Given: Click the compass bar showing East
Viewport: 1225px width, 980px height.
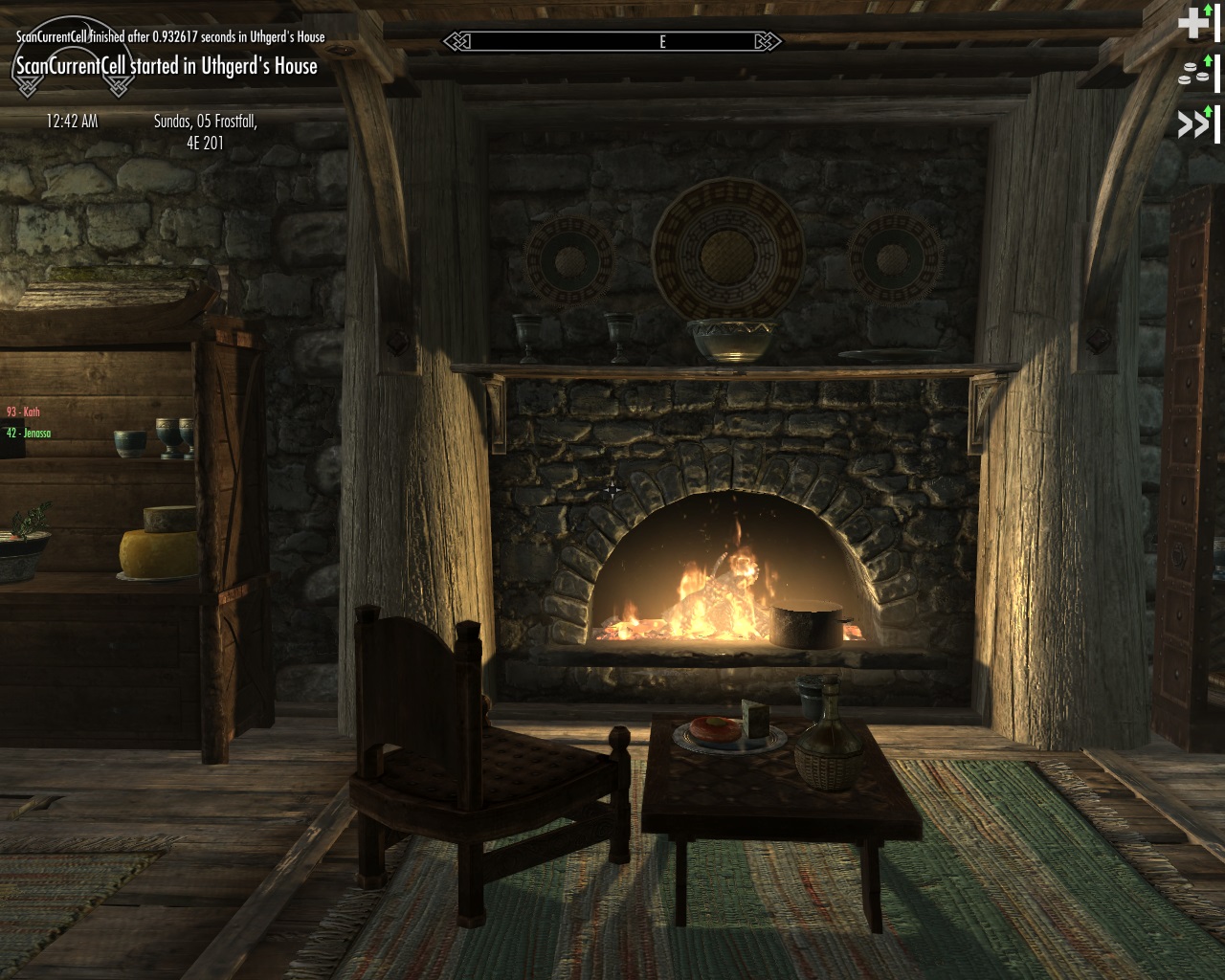Looking at the screenshot, I should click(x=612, y=41).
